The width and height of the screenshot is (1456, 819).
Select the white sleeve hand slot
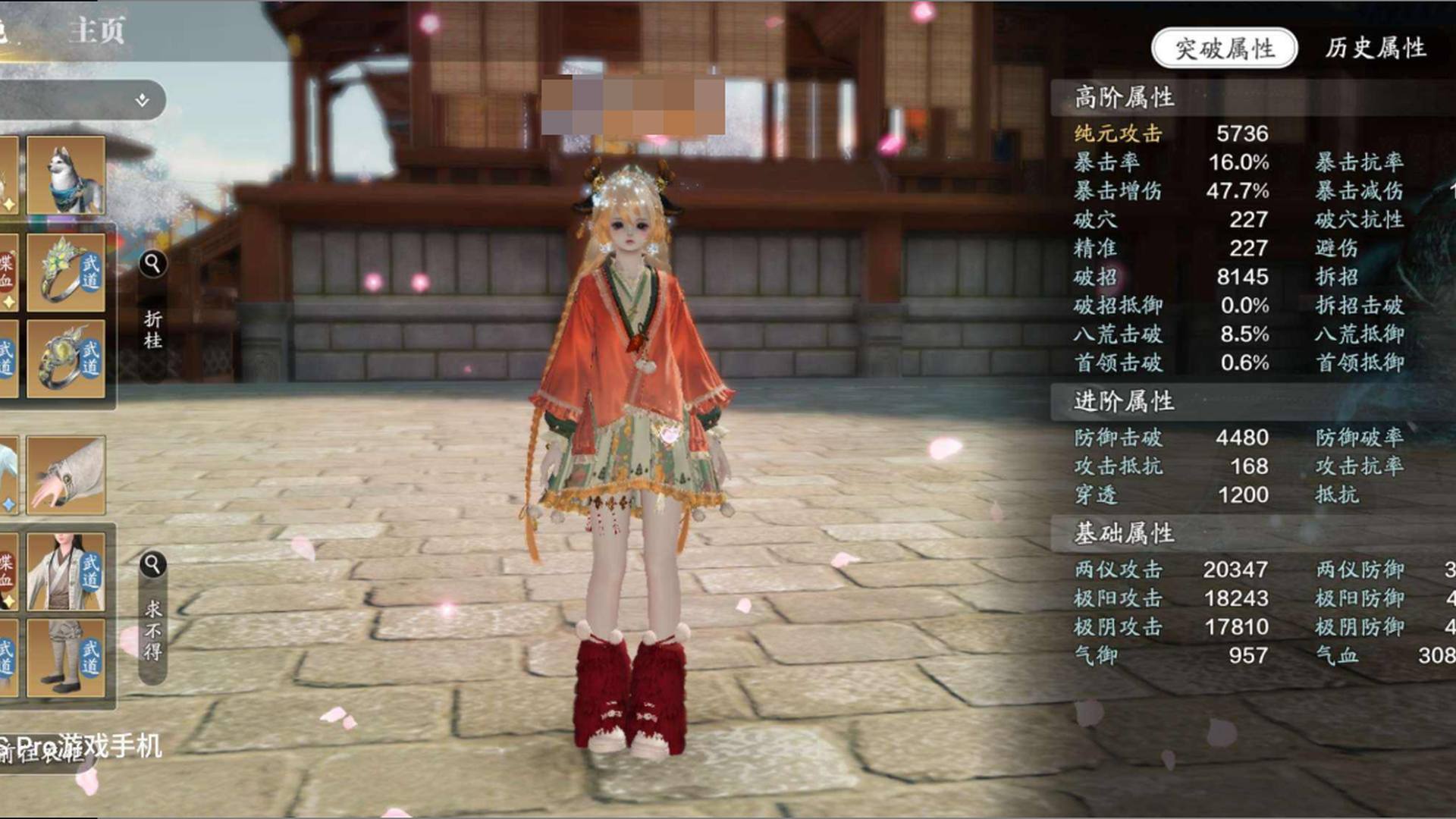(x=66, y=475)
